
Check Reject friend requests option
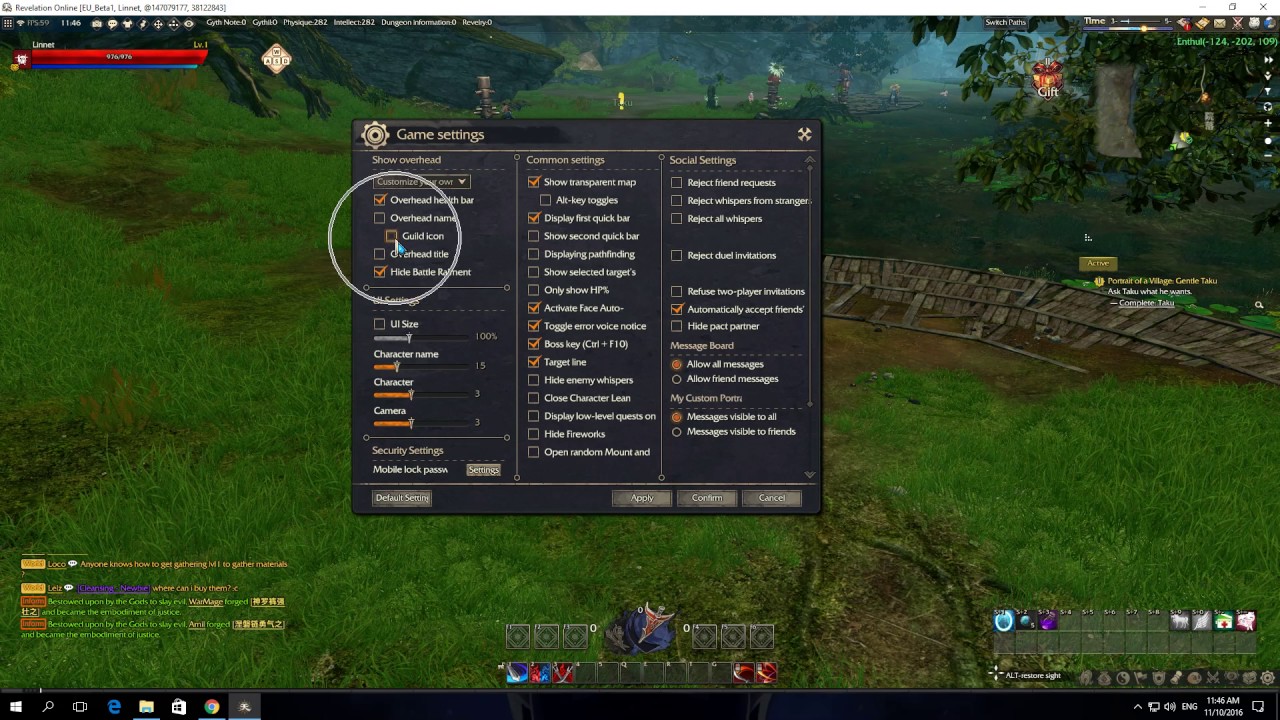pyautogui.click(x=677, y=182)
